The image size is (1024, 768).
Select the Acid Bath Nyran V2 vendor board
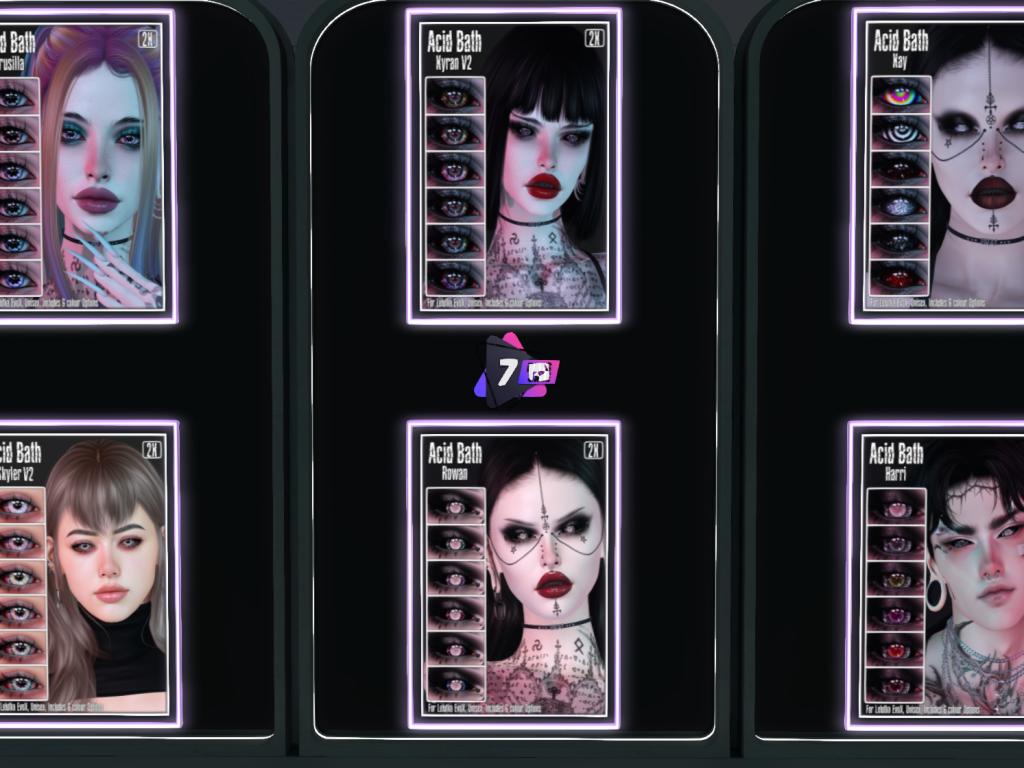click(513, 166)
